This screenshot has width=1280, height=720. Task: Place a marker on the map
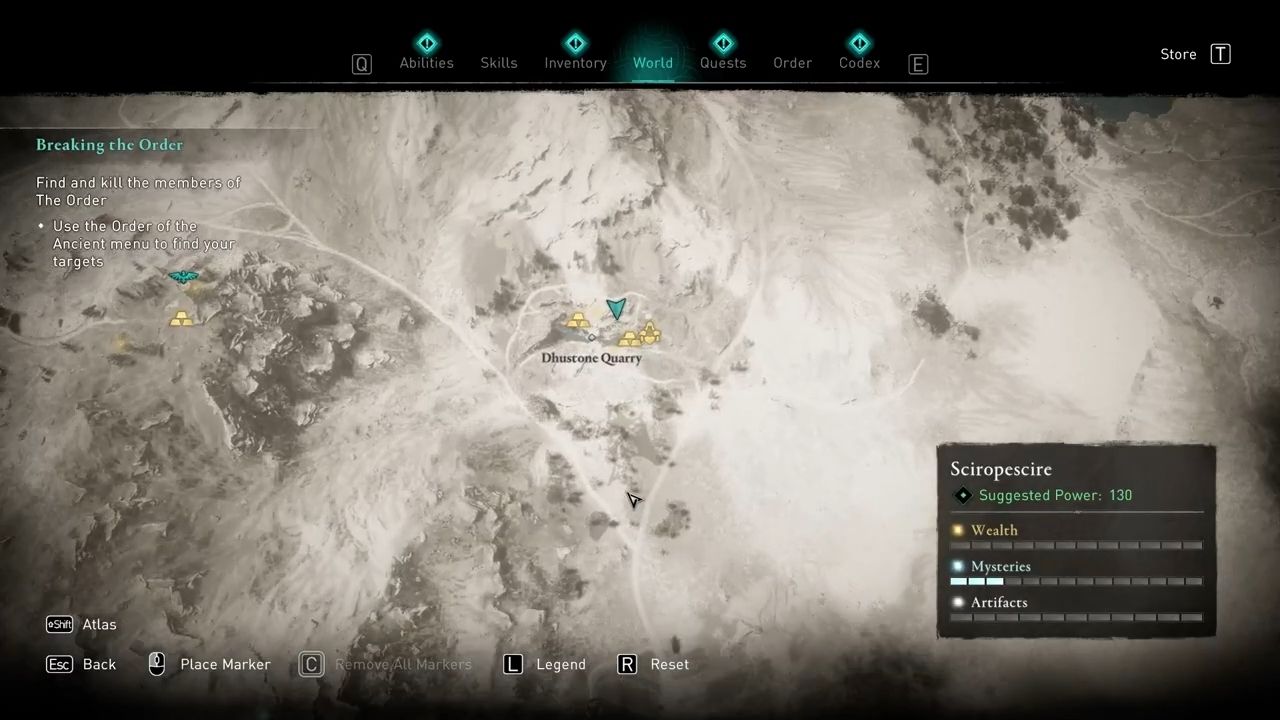225,664
